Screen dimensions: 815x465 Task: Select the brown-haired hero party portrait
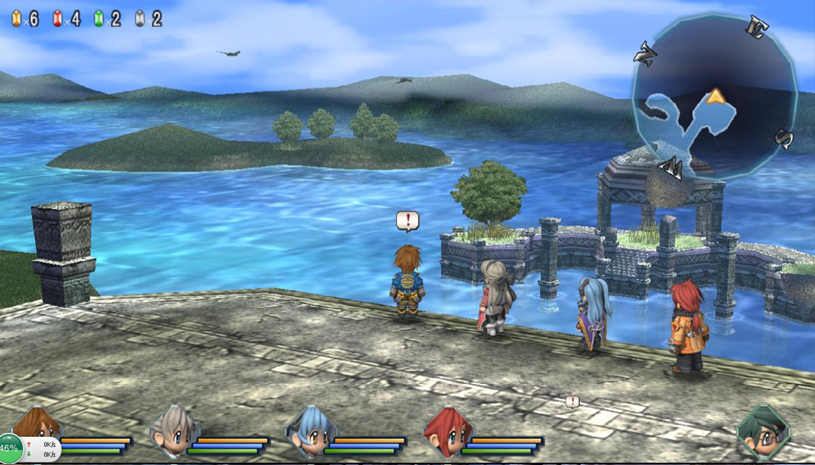click(x=38, y=423)
